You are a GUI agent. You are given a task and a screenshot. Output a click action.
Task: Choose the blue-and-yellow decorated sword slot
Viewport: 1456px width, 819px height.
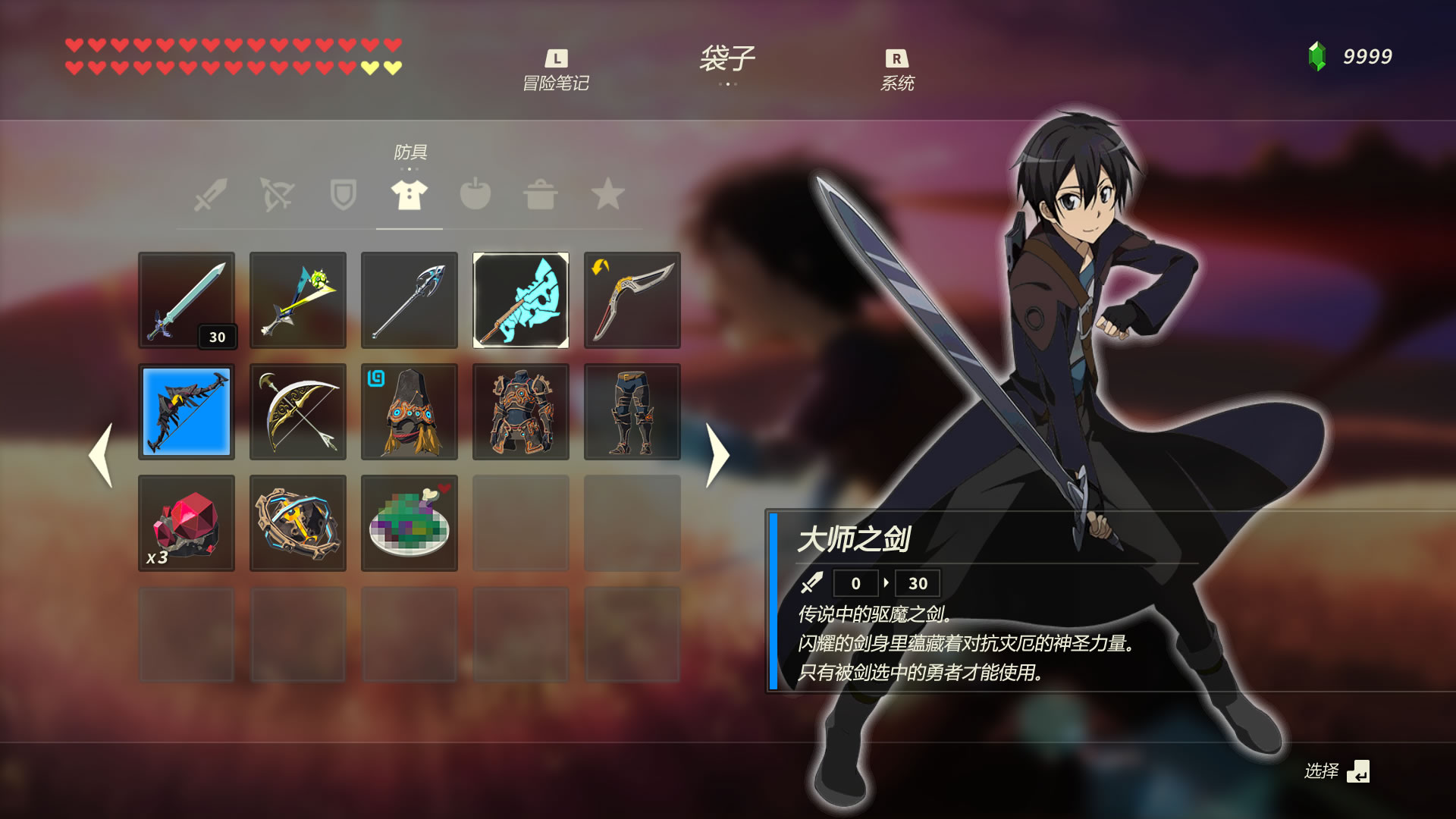point(297,300)
